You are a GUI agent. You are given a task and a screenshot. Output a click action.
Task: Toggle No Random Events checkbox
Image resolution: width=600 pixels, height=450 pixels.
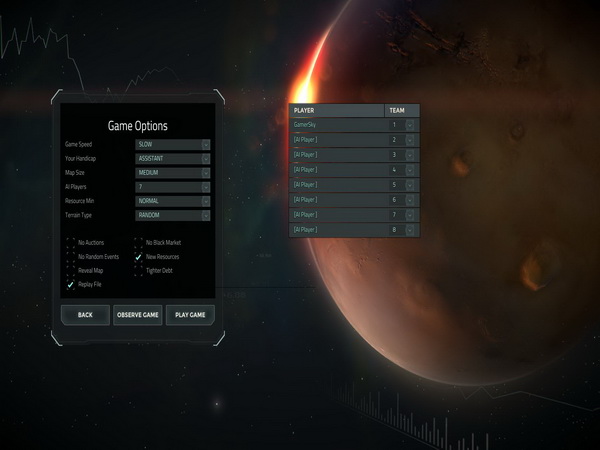[x=70, y=257]
